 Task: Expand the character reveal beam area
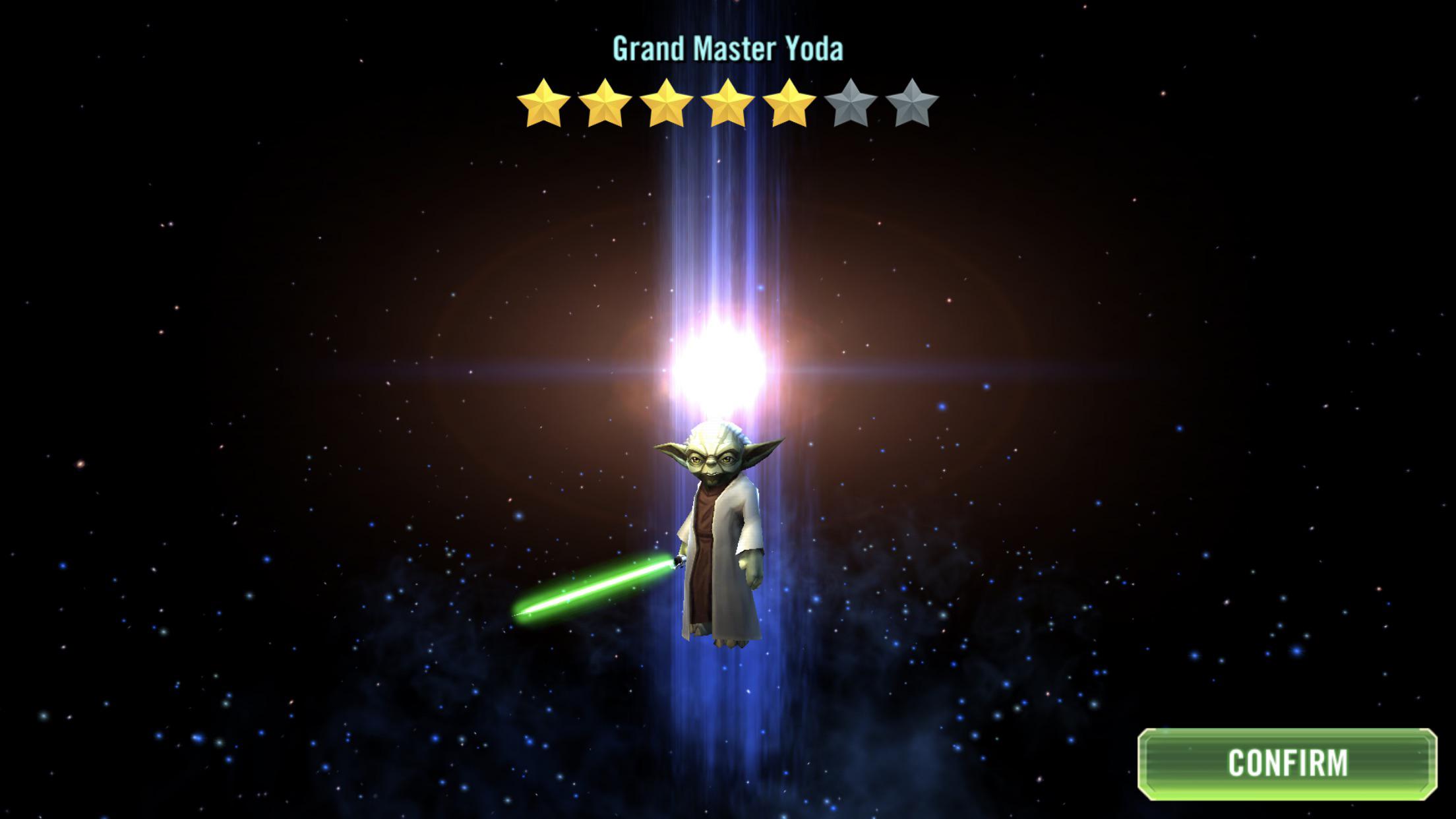point(719,369)
